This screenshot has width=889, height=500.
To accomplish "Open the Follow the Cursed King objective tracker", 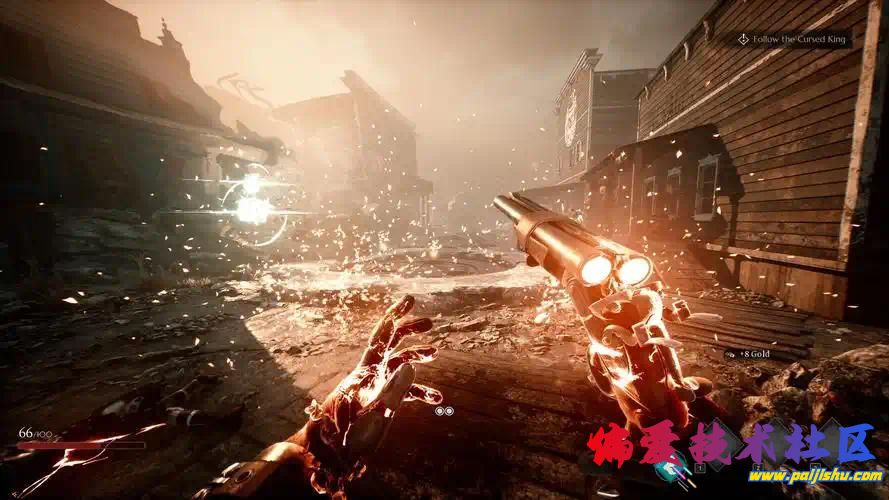I will [791, 39].
